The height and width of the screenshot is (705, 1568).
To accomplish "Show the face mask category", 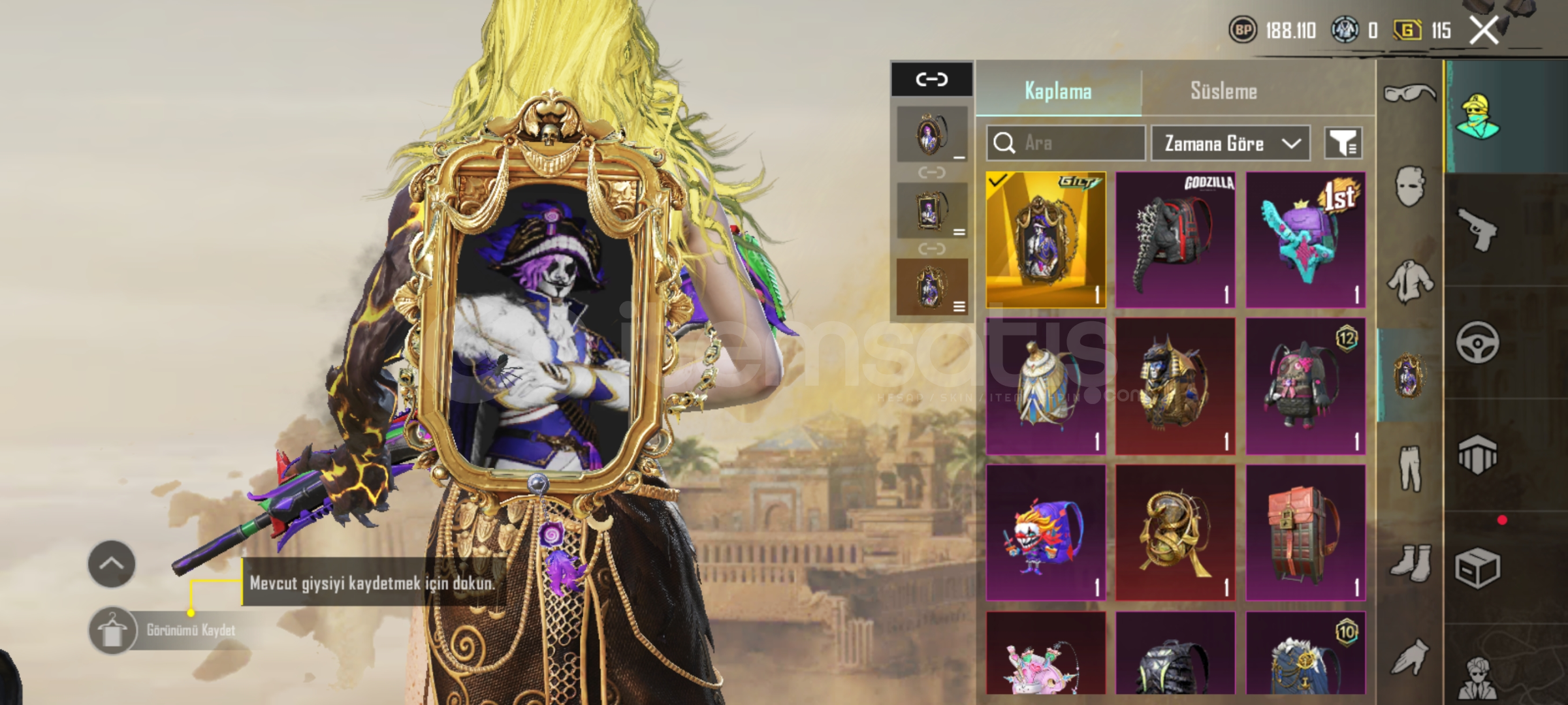I will pyautogui.click(x=1409, y=186).
